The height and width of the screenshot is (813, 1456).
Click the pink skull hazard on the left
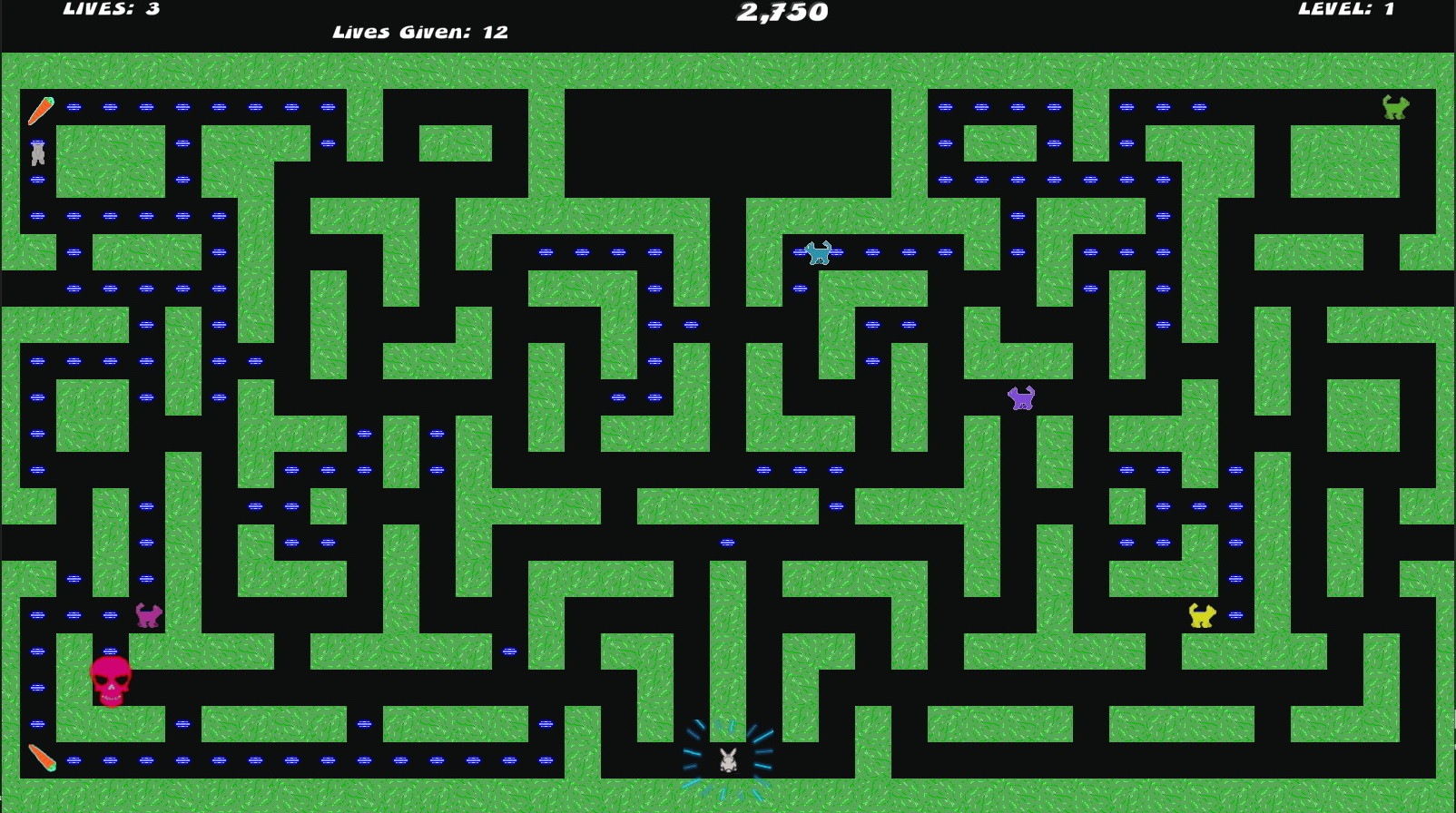coord(113,680)
